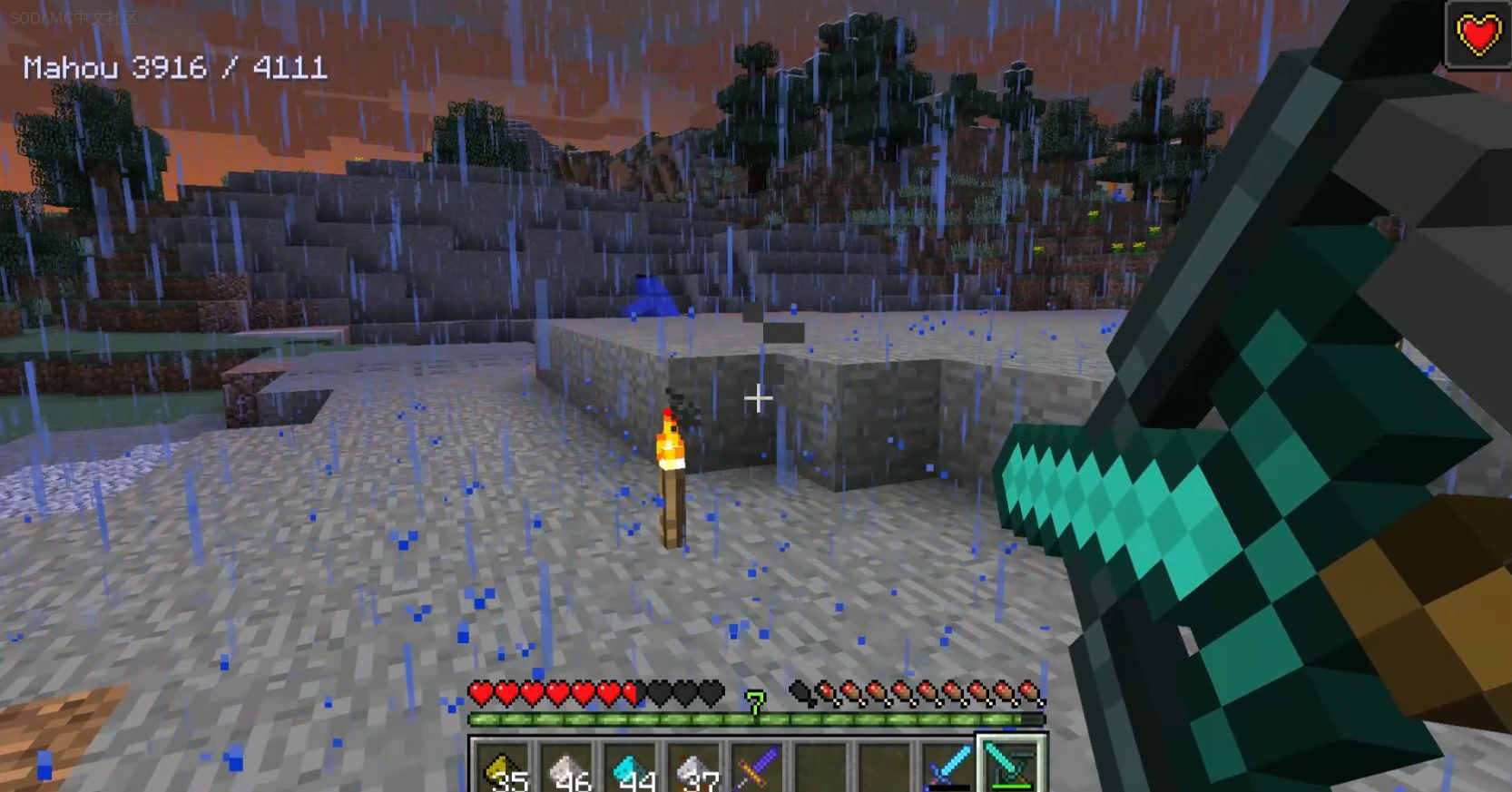1512x792 pixels.
Task: Select the cyan item stack of 44
Action: pyautogui.click(x=632, y=768)
